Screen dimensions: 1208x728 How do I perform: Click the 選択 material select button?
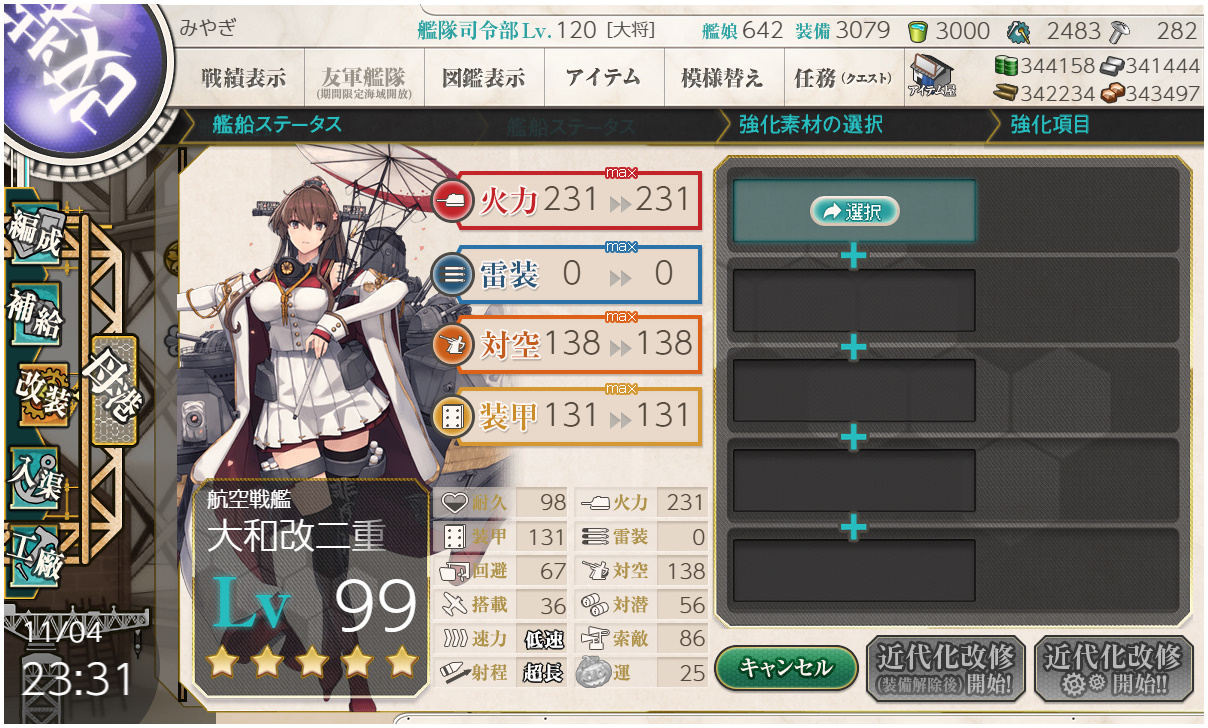coord(854,211)
